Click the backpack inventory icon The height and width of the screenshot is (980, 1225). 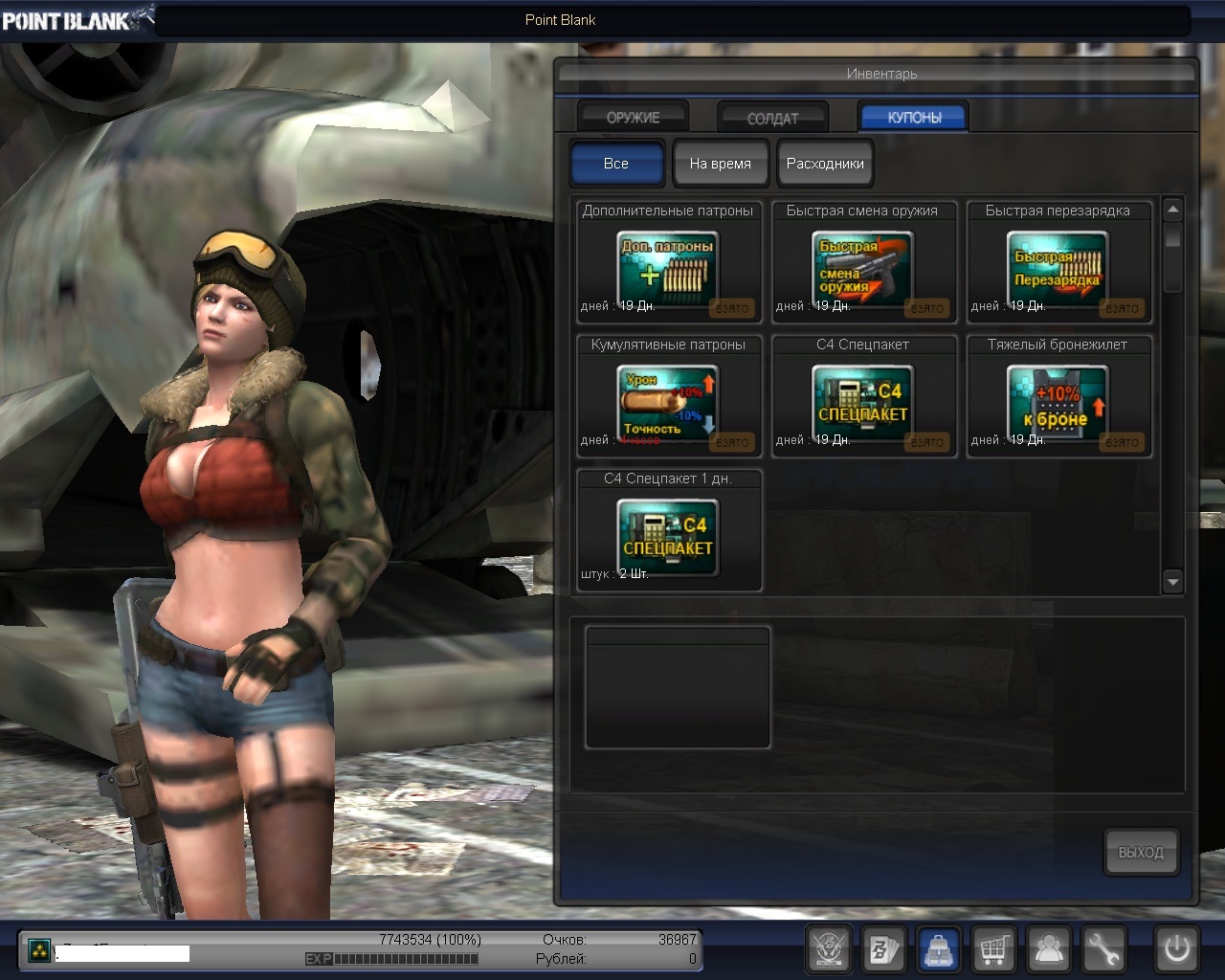pos(939,949)
